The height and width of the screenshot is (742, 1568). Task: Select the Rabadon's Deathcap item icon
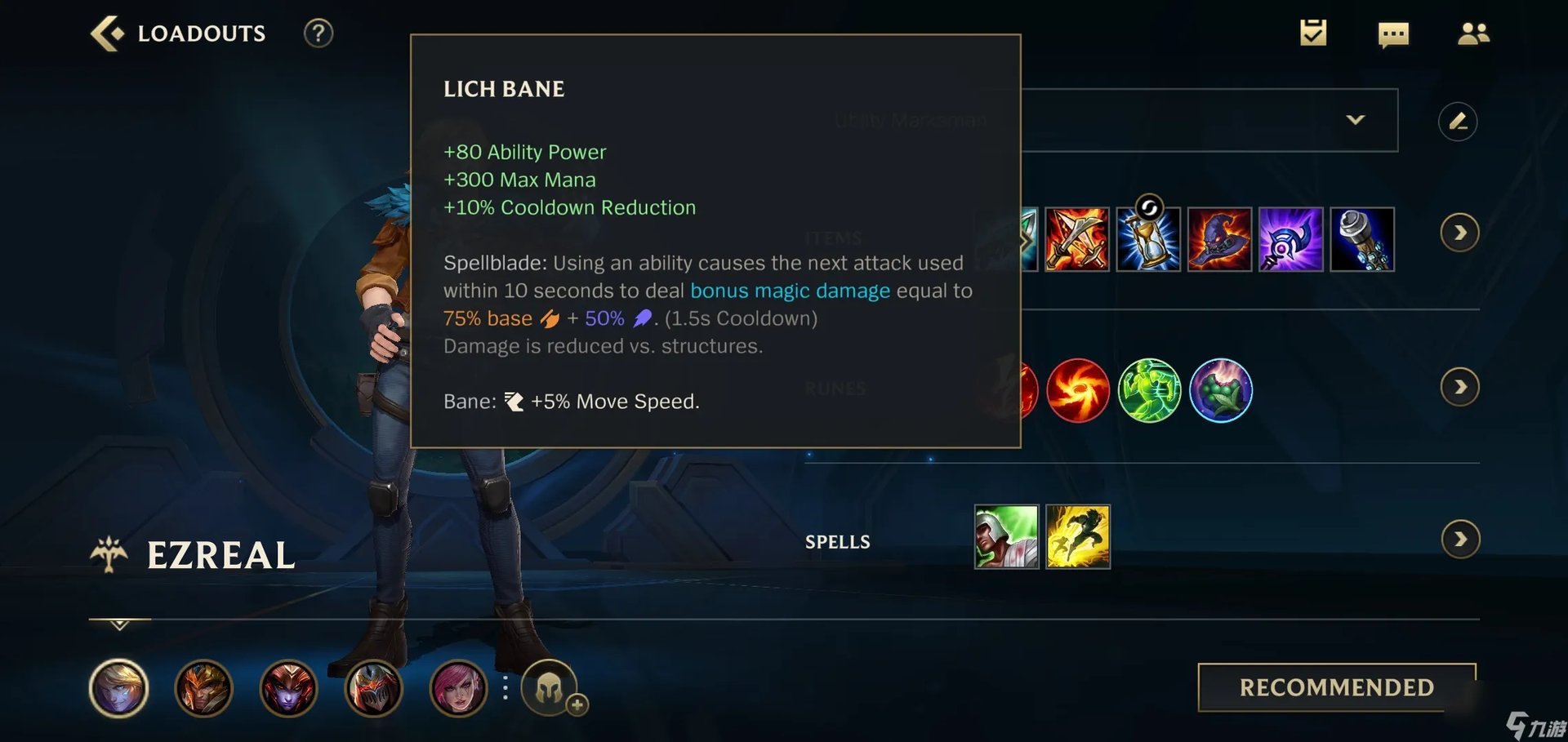[x=1220, y=239]
